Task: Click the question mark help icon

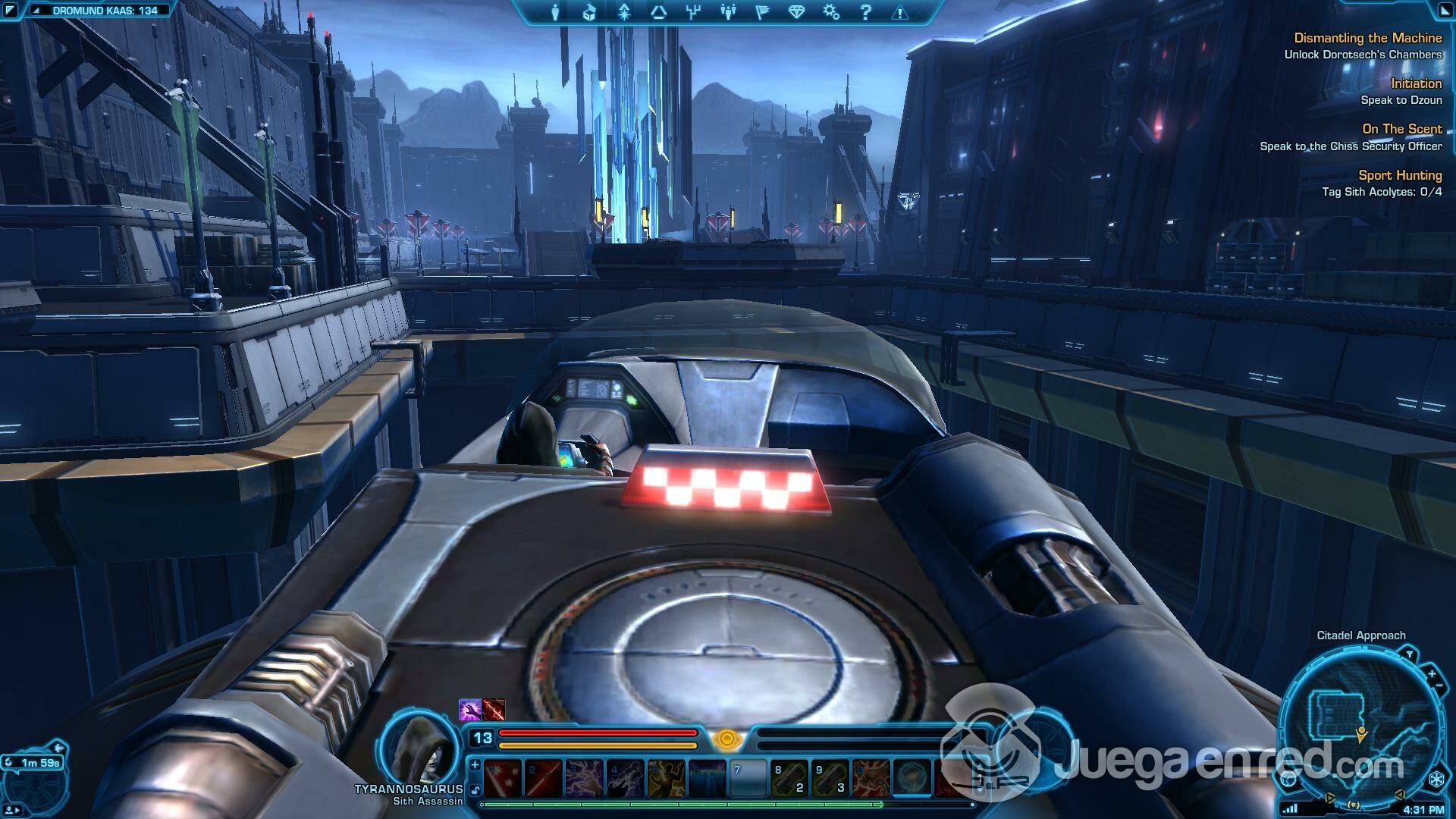Action: coord(865,12)
